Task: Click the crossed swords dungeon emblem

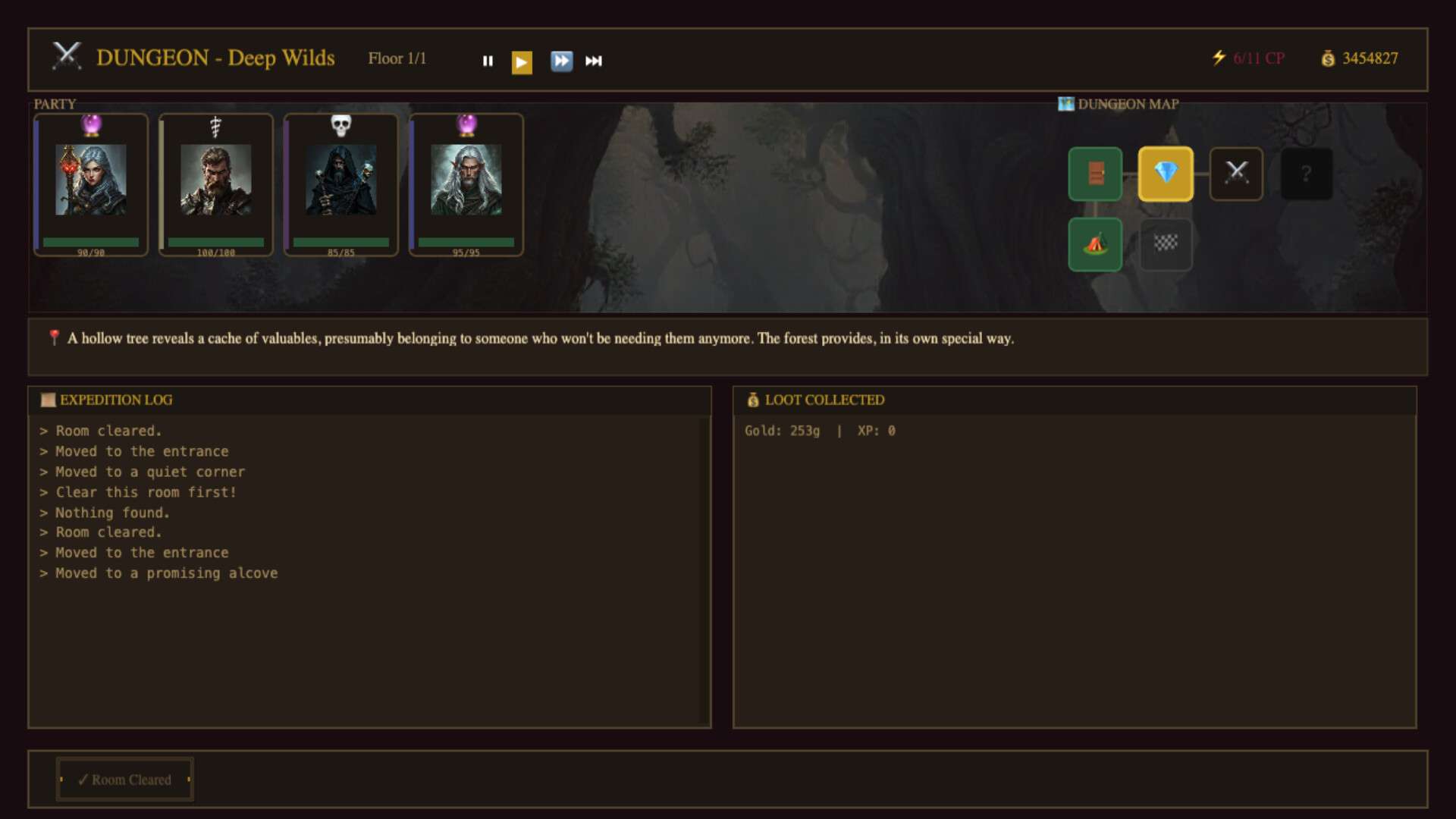Action: coord(67,57)
